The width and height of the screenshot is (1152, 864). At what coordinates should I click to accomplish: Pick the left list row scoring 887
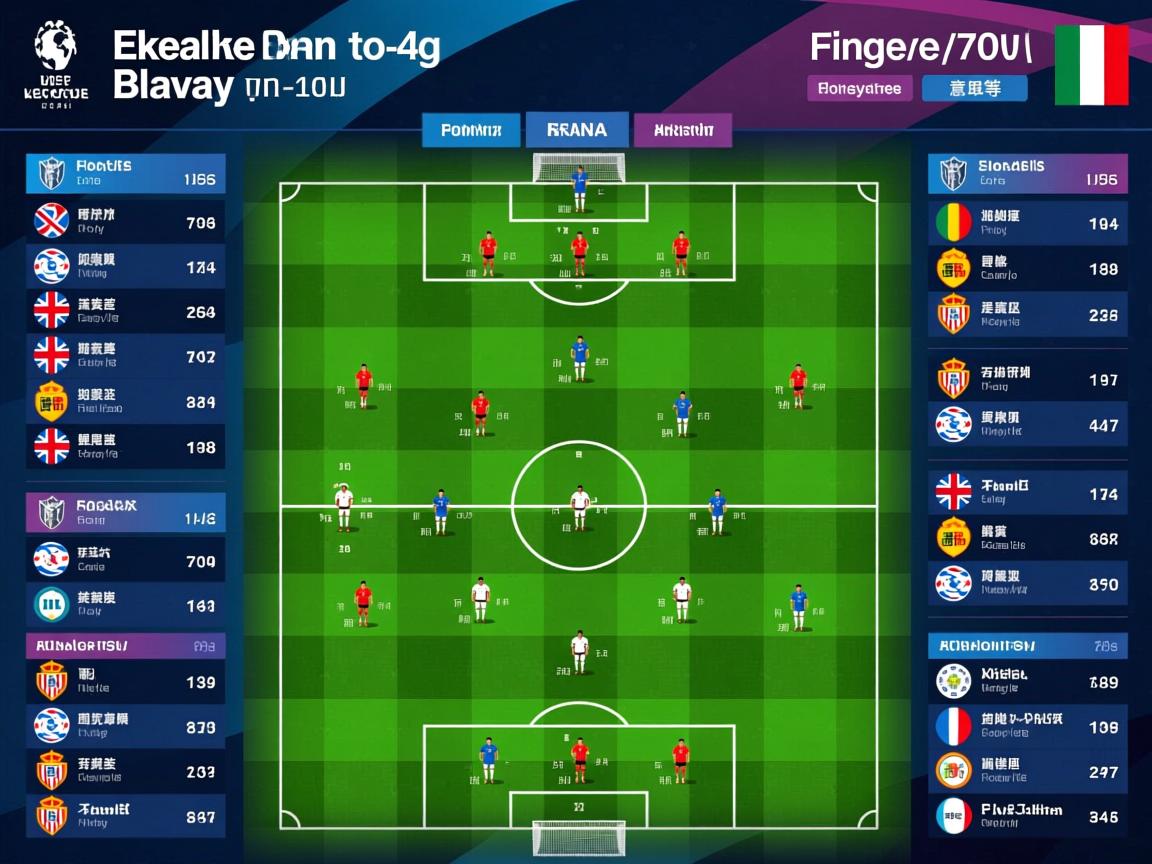125,815
